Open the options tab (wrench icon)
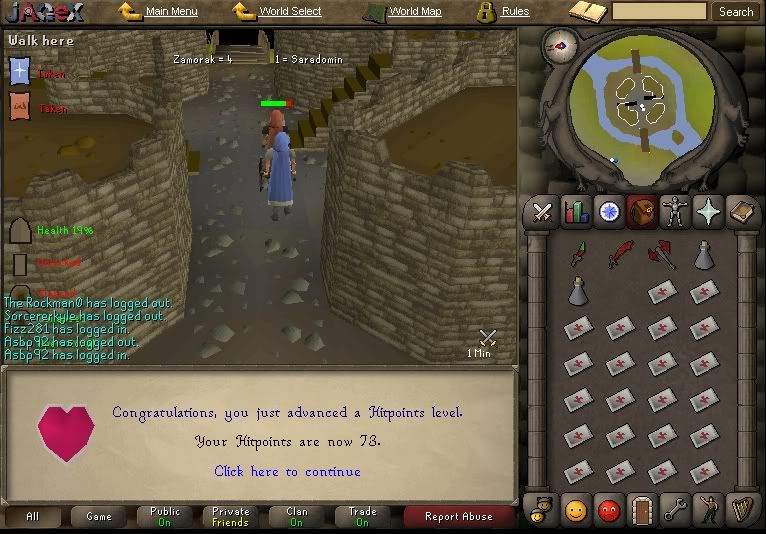This screenshot has width=766, height=534. (674, 510)
